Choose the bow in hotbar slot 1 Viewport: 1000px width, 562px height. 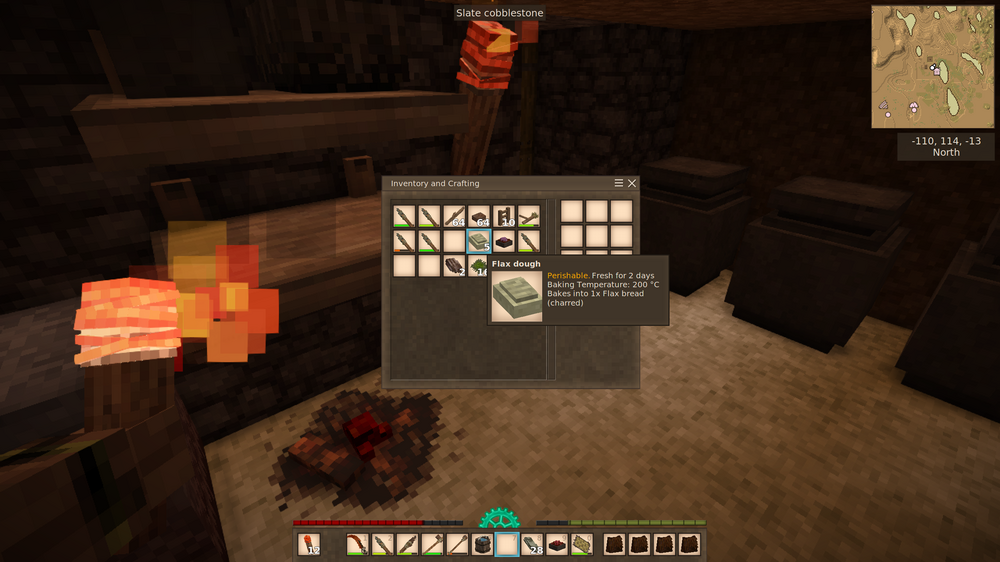pos(358,545)
